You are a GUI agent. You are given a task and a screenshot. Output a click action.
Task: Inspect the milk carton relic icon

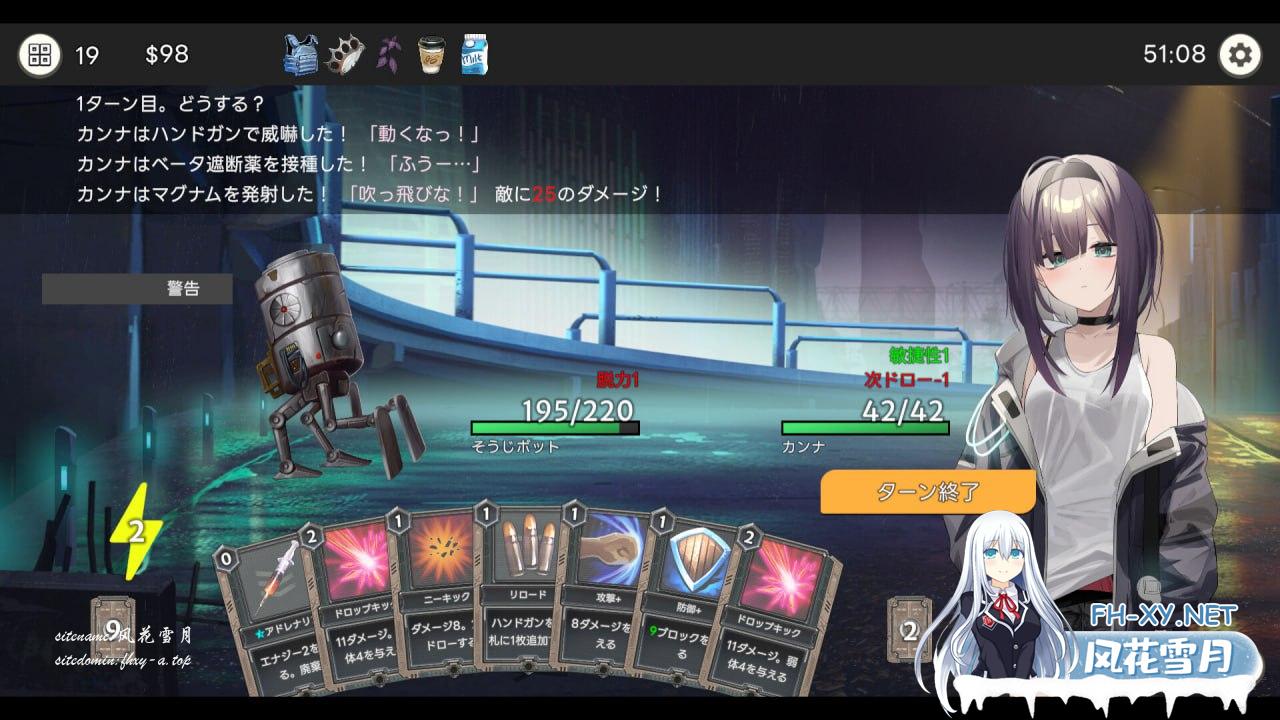[x=474, y=55]
